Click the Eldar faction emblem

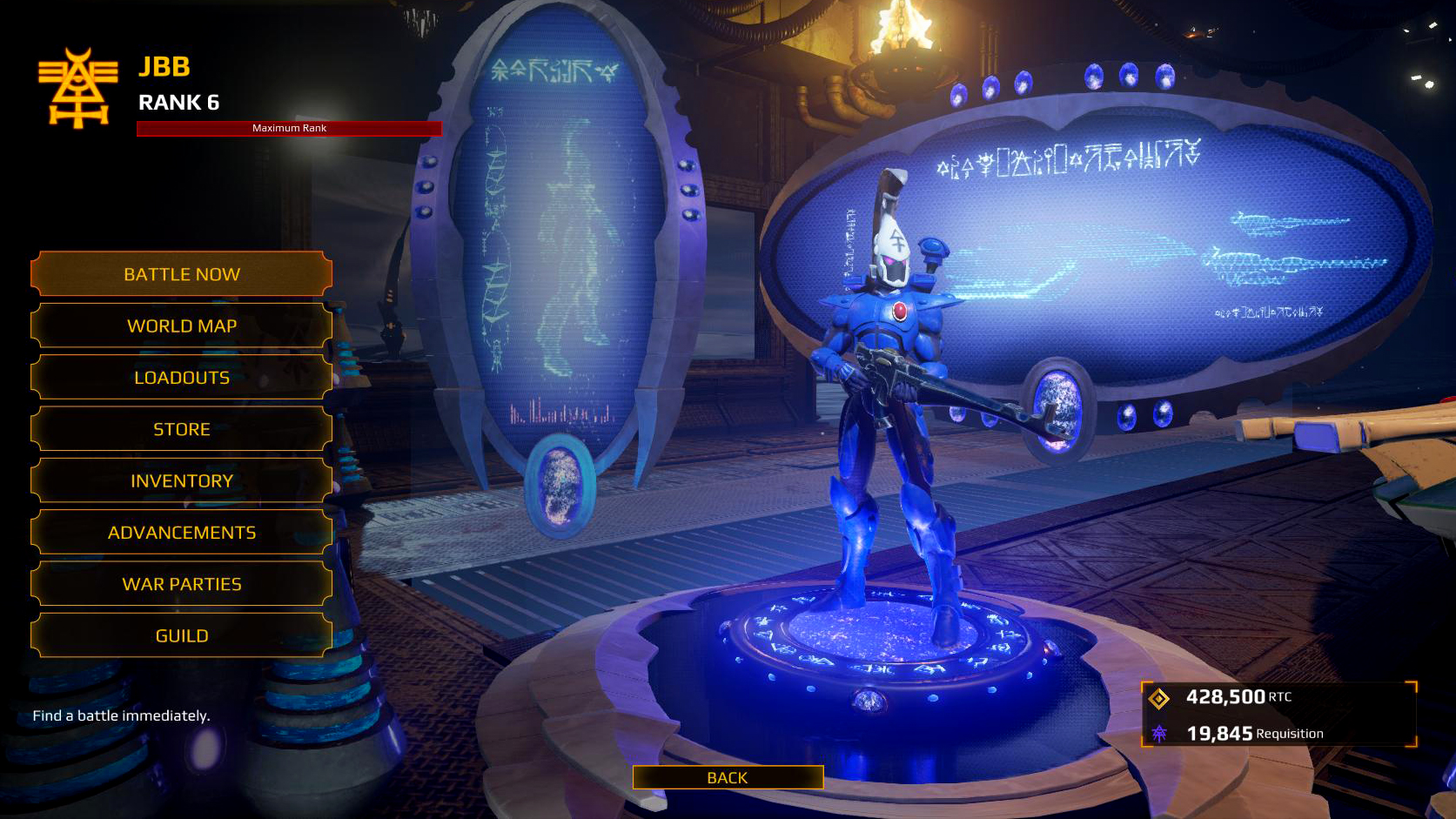pos(77,87)
